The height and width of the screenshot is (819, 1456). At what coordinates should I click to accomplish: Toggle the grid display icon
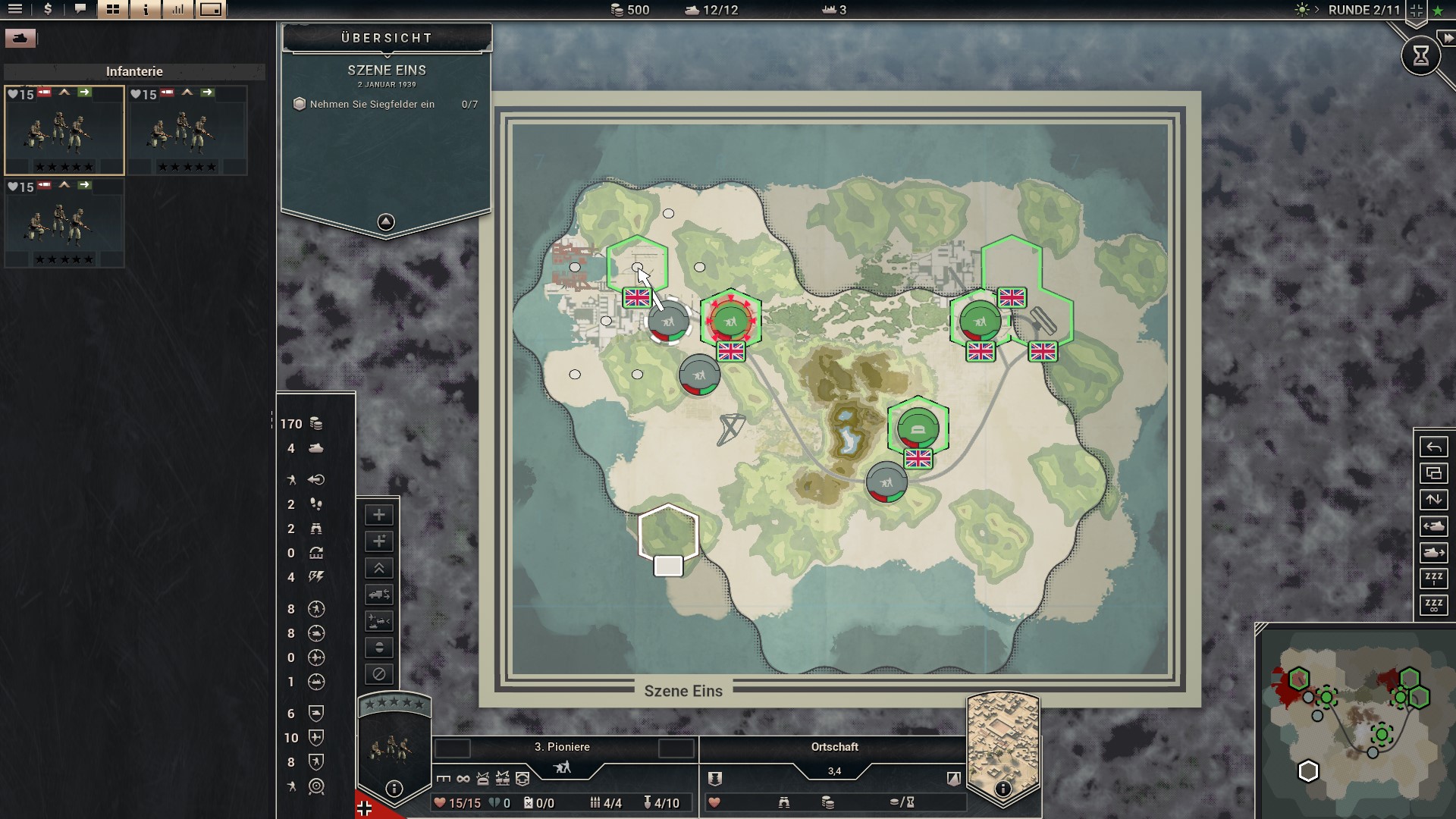(113, 11)
